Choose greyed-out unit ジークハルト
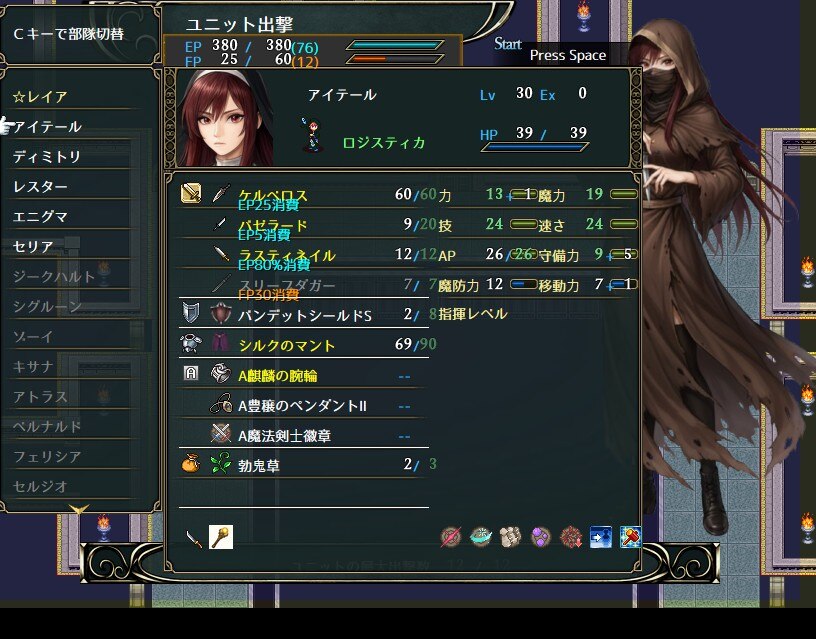The height and width of the screenshot is (639, 816). [54, 276]
